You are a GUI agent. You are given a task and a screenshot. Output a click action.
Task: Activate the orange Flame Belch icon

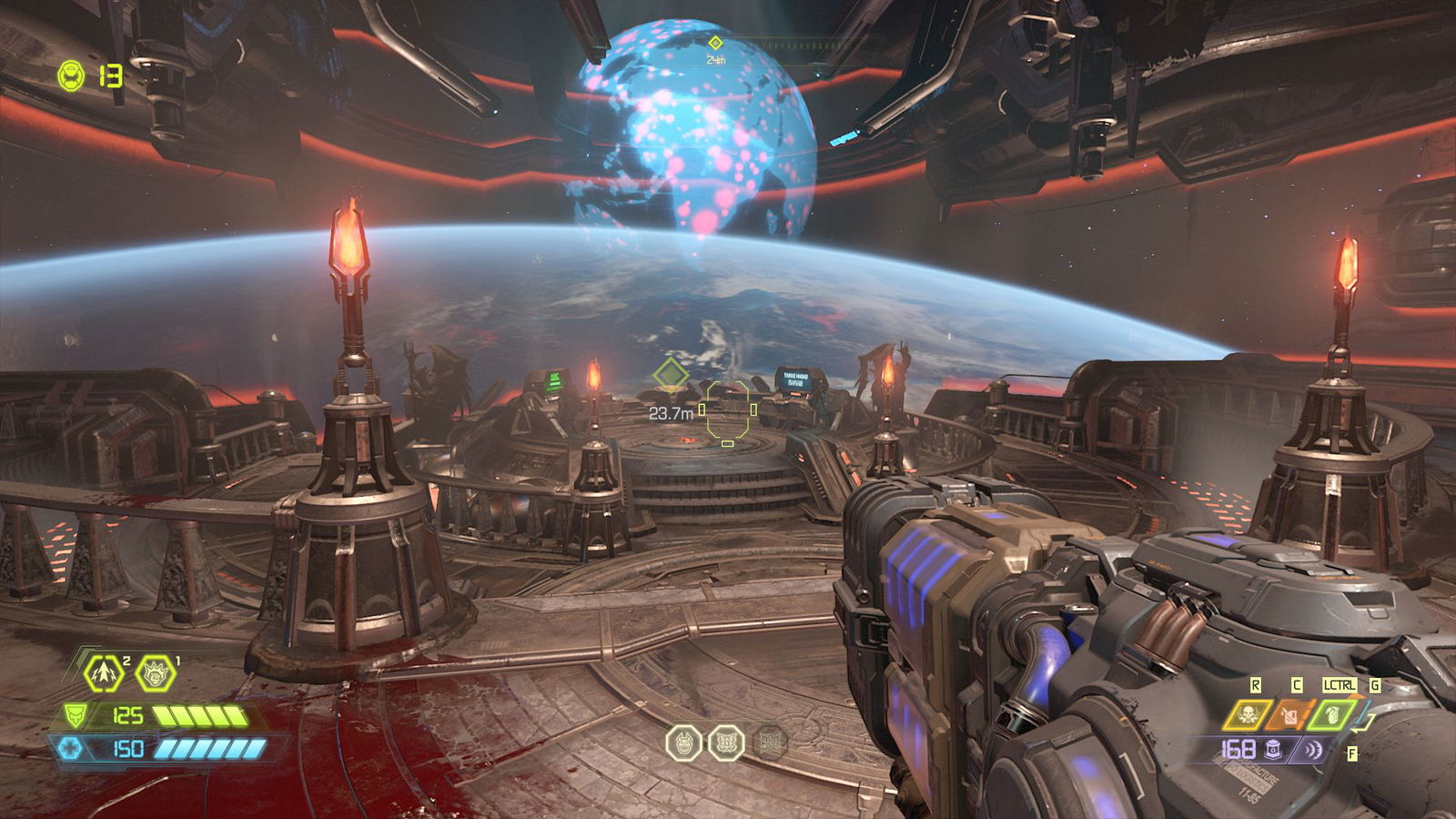(x=1289, y=715)
